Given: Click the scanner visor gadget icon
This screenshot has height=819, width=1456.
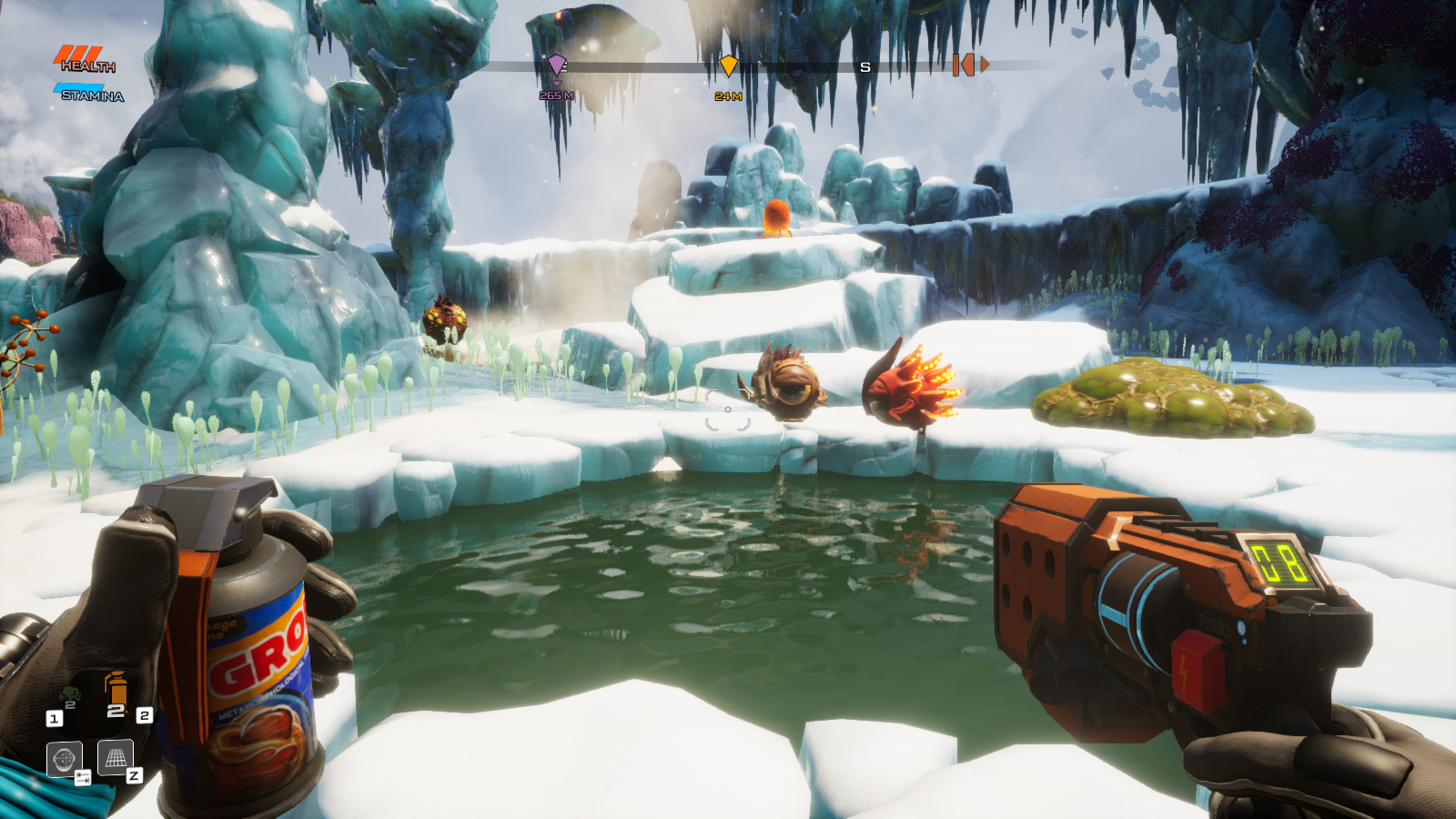Looking at the screenshot, I should point(64,758).
